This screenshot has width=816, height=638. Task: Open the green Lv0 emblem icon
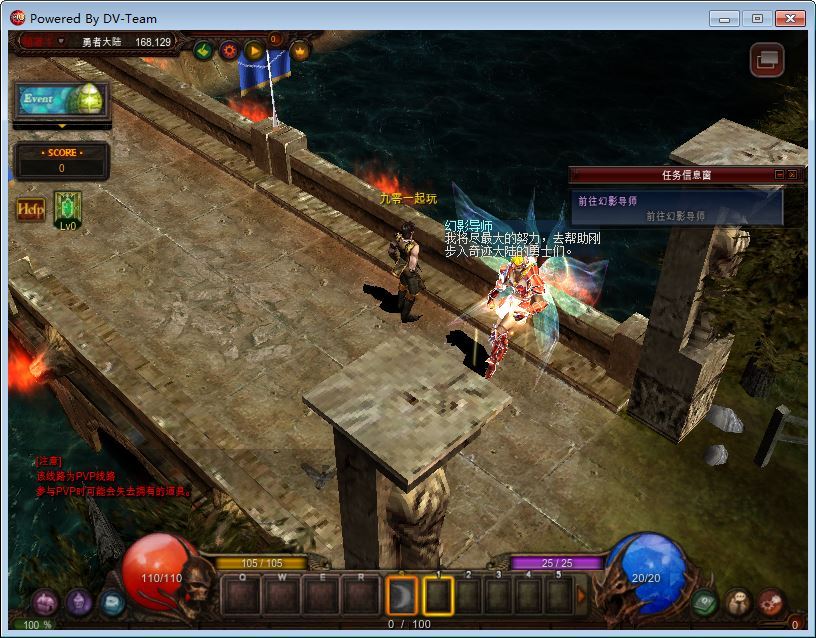click(x=68, y=210)
